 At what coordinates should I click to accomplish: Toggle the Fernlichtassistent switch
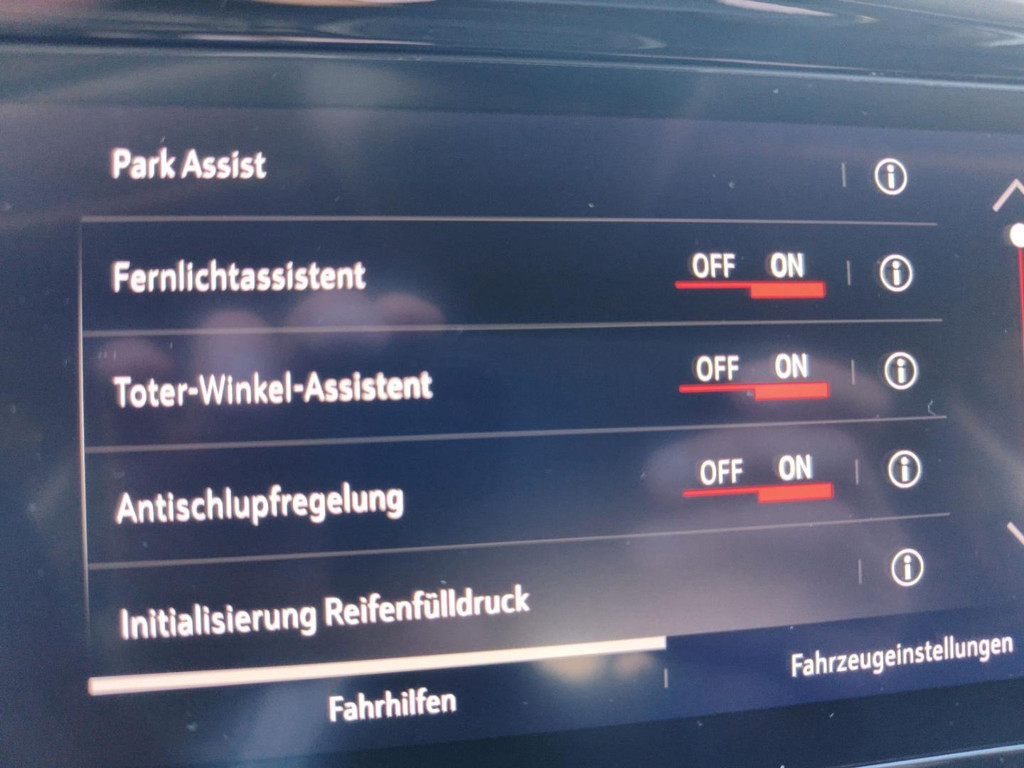point(750,276)
